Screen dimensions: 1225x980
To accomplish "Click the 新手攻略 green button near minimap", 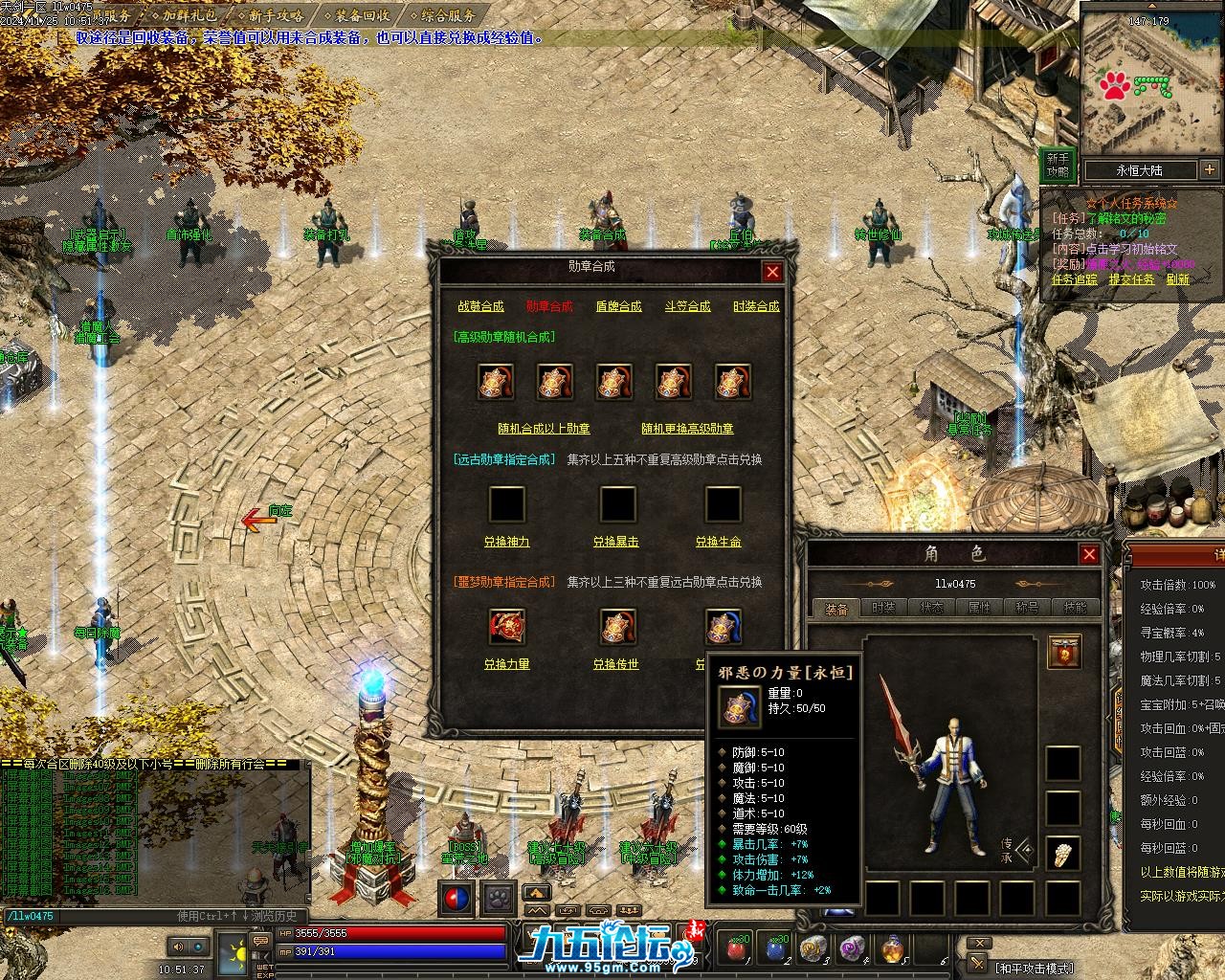I will [1057, 165].
